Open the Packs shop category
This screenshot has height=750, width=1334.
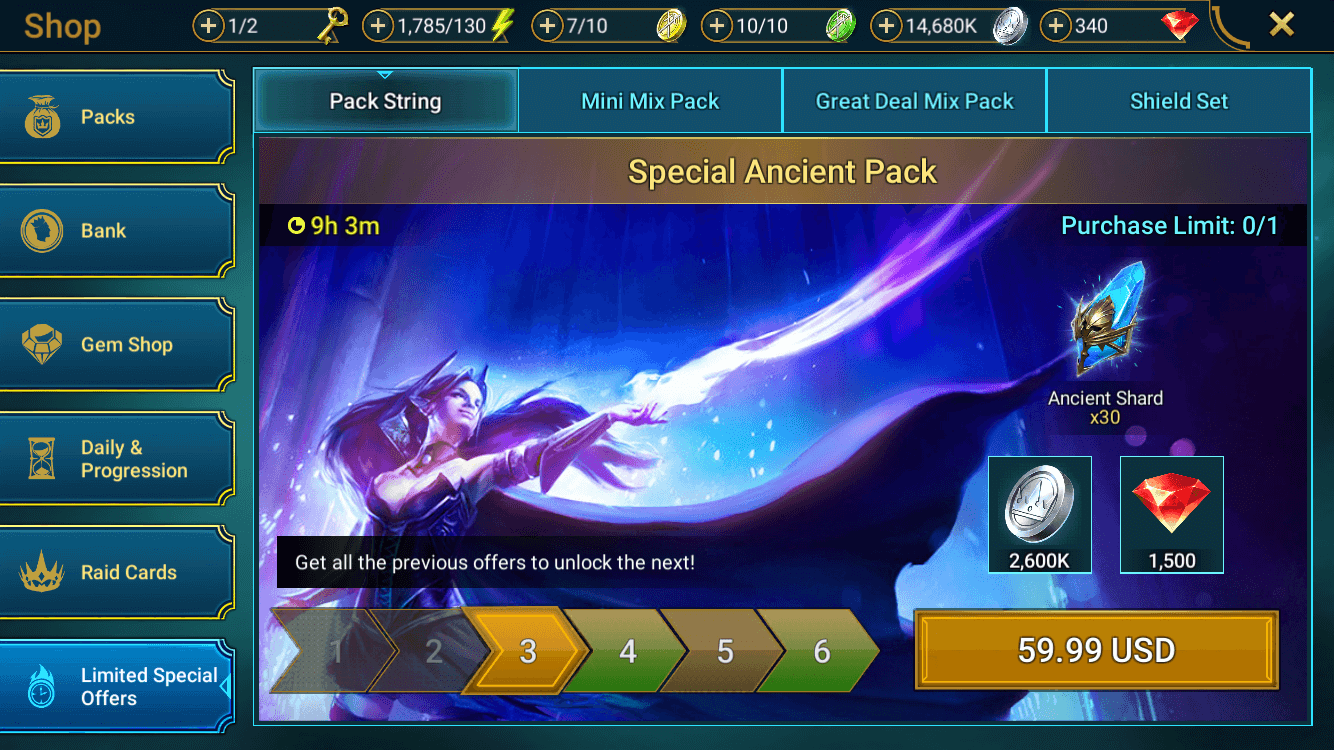pos(115,117)
